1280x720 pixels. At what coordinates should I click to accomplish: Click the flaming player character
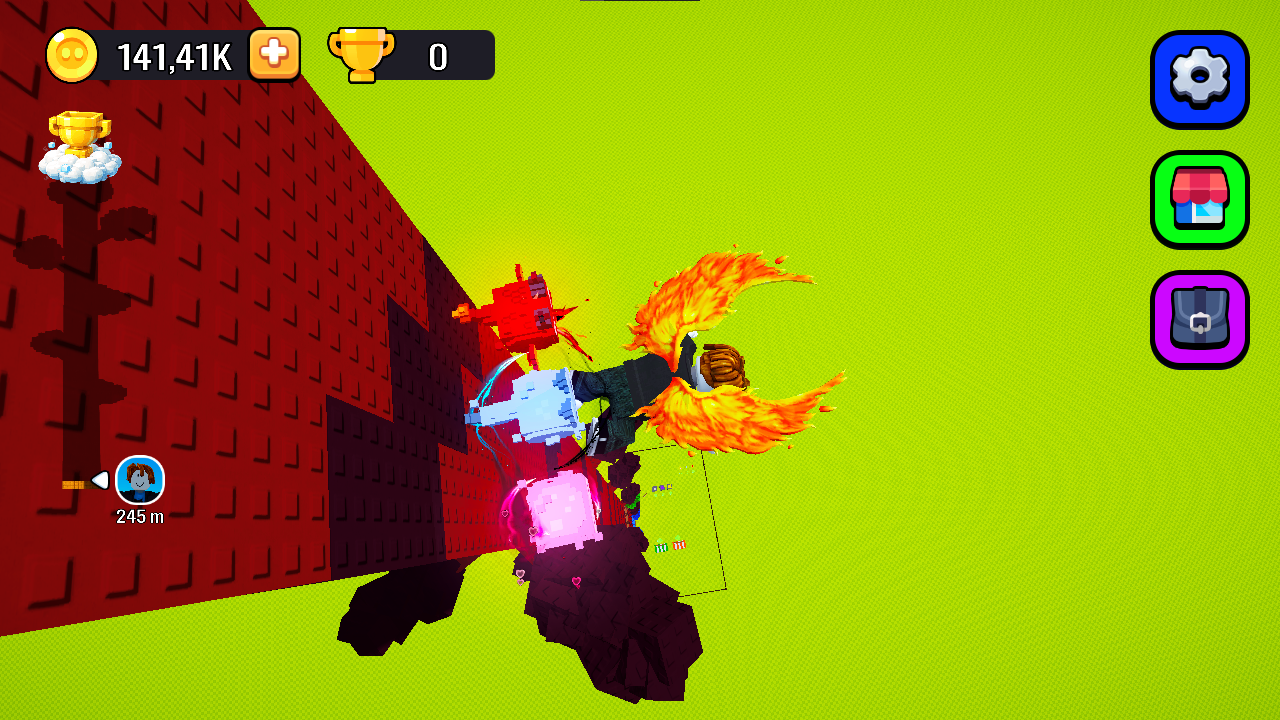[x=640, y=380]
